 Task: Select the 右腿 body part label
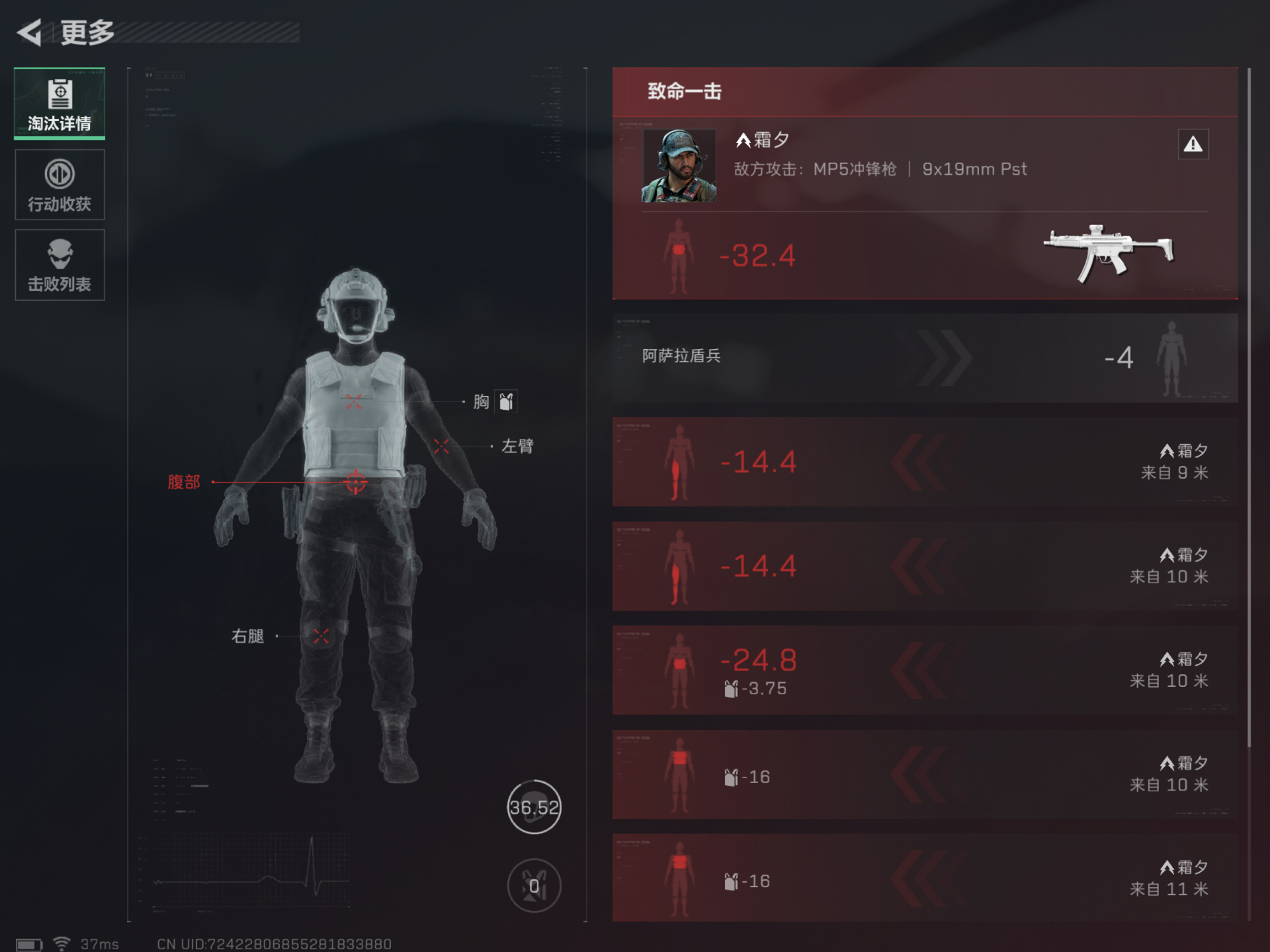coord(248,636)
